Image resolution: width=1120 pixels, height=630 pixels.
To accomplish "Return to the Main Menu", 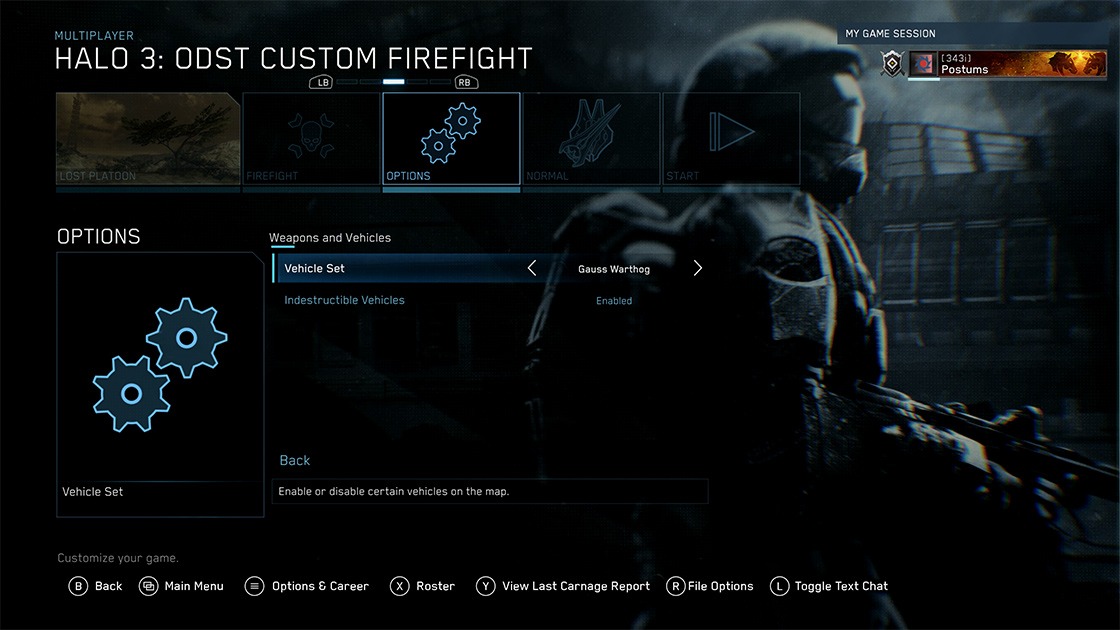I will click(182, 586).
